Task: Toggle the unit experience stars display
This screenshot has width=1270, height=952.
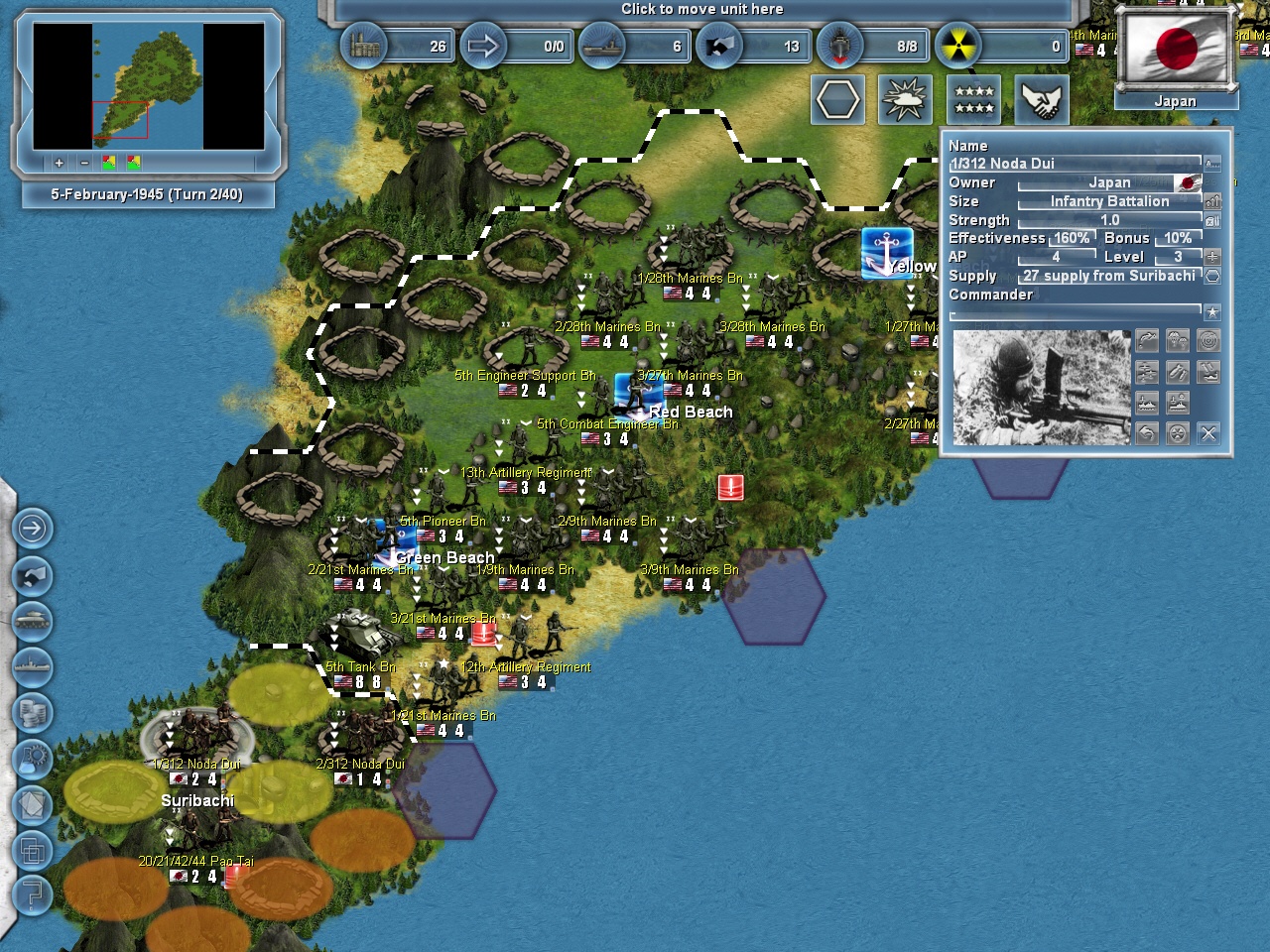Action: (973, 99)
